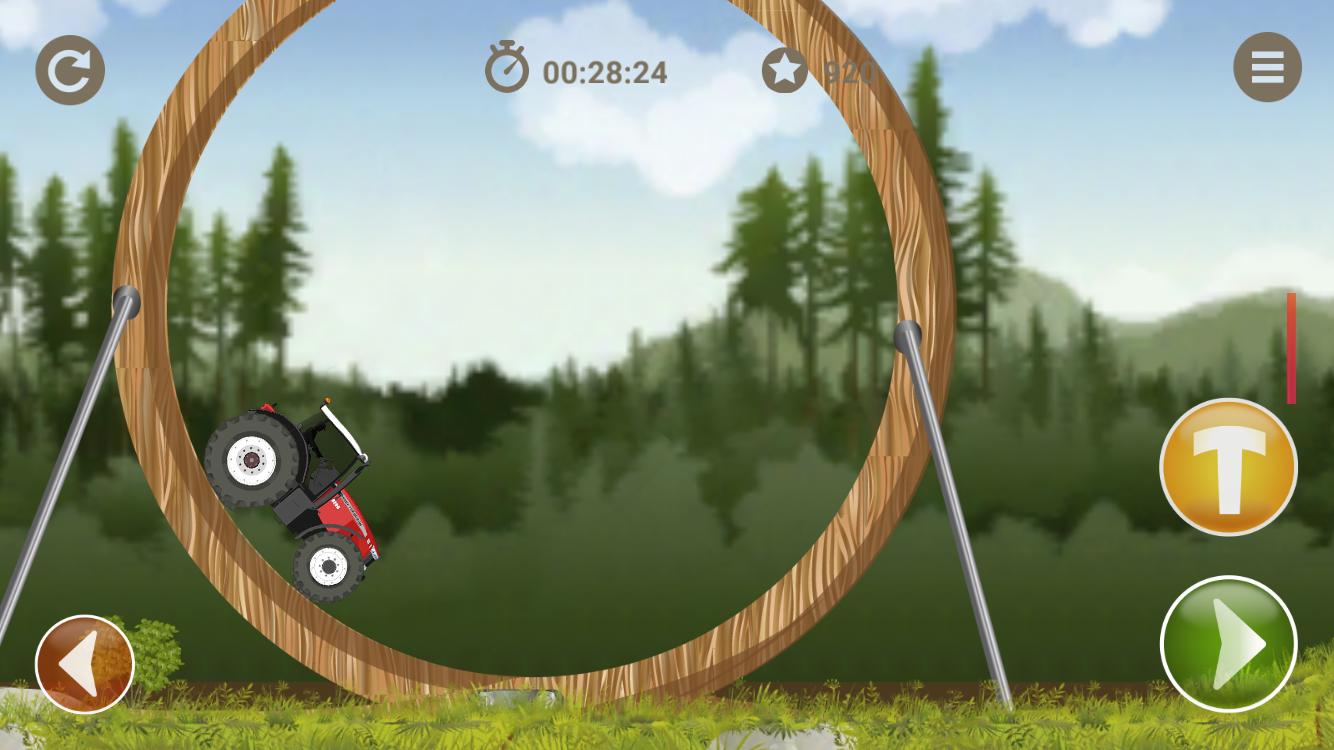The image size is (1334, 750).
Task: Click the star score icon
Action: pyautogui.click(x=786, y=69)
